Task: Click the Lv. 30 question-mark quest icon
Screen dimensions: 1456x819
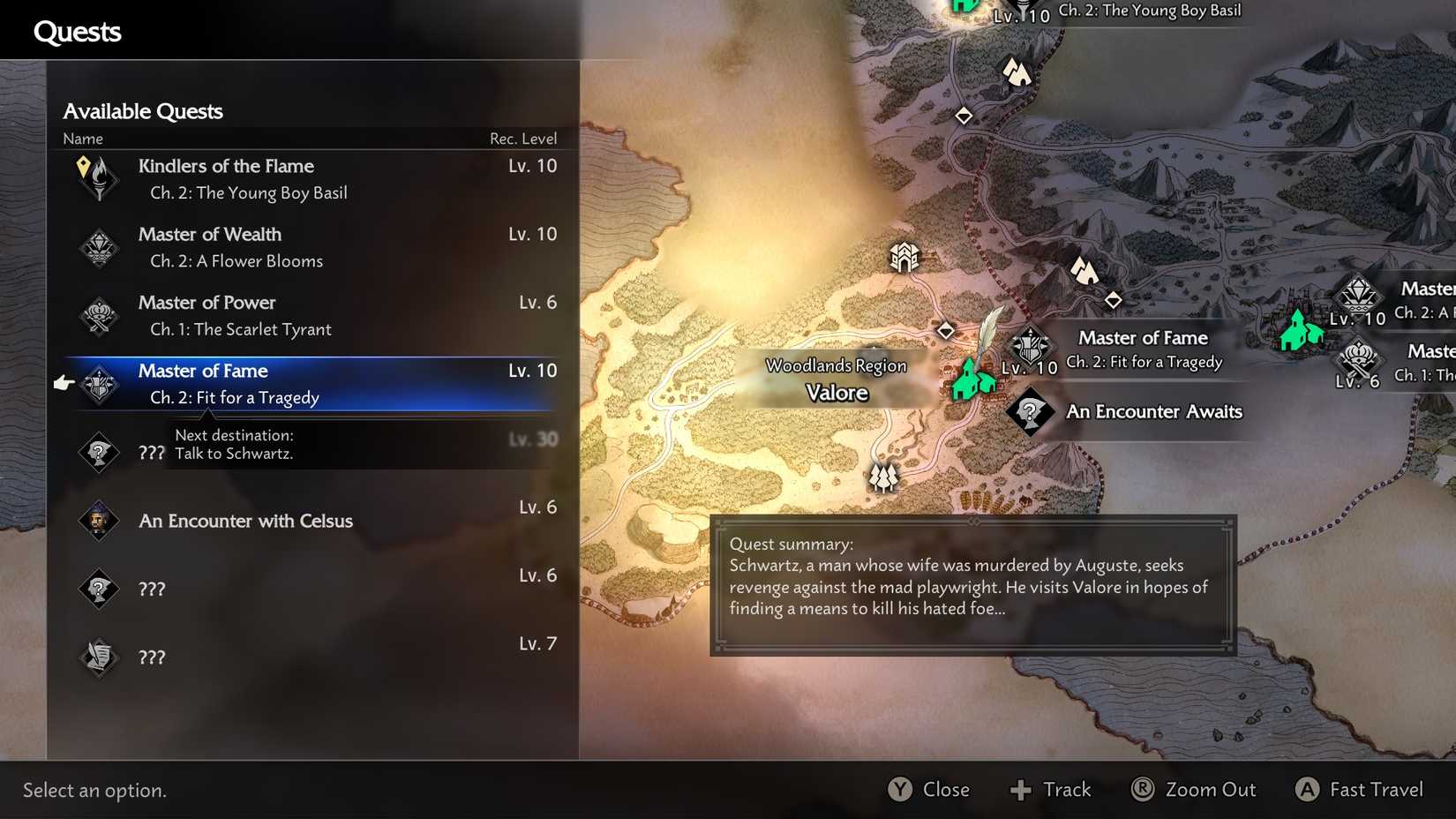Action: [x=99, y=453]
